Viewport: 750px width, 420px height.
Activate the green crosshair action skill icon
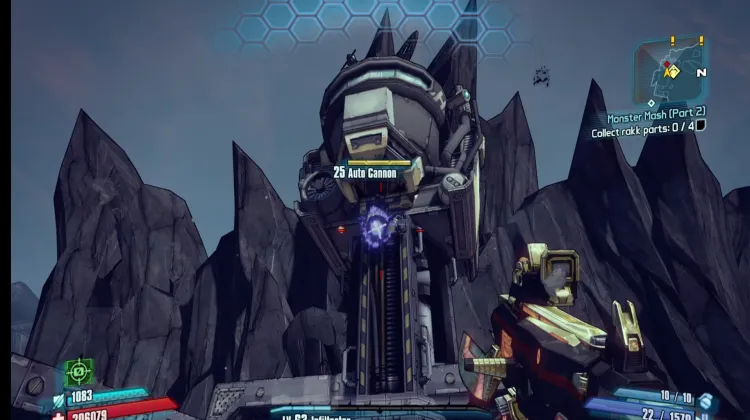tap(78, 372)
